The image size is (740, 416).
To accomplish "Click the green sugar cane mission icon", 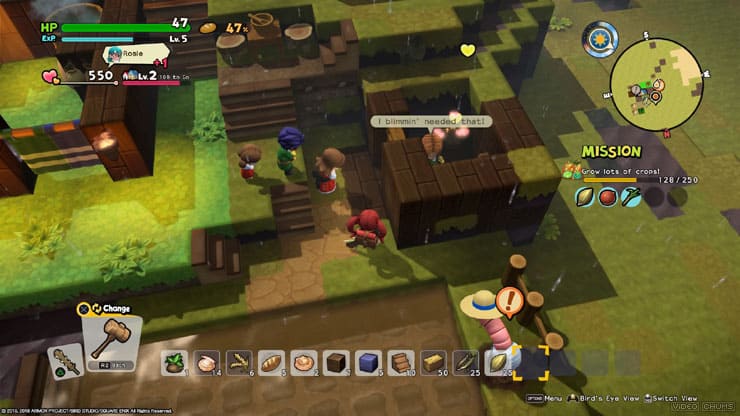I will pos(630,197).
